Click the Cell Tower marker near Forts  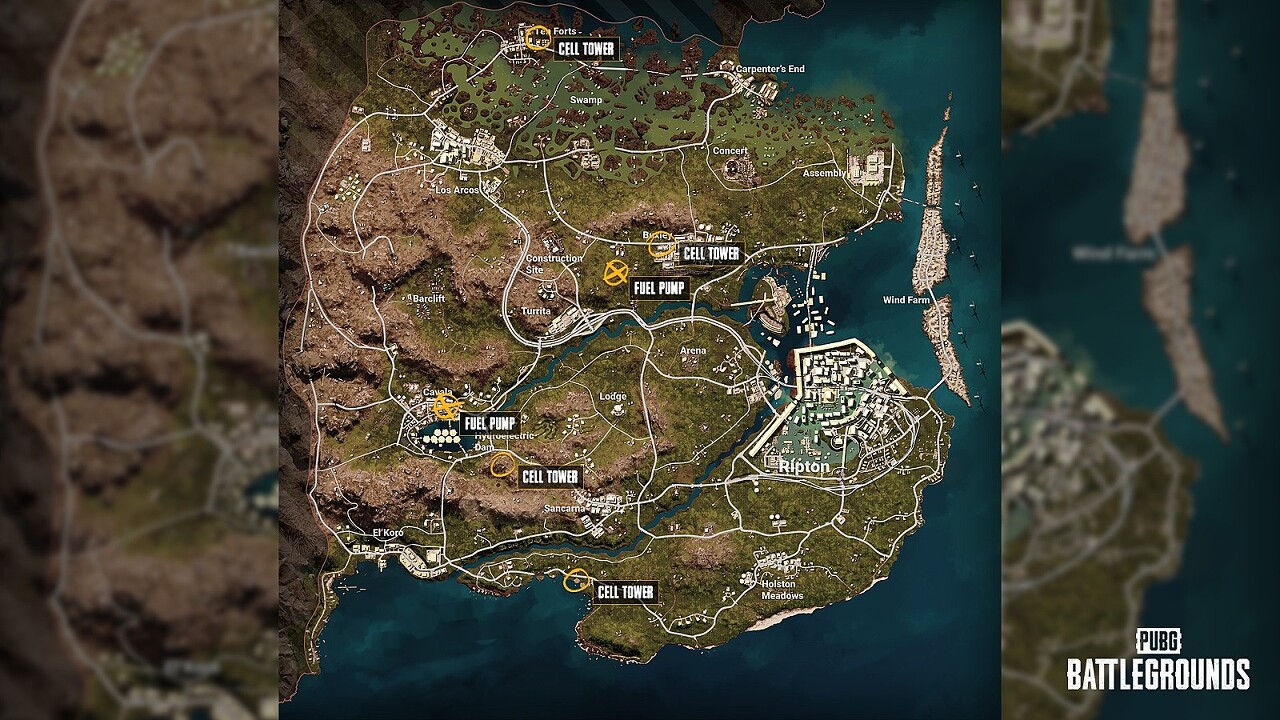click(537, 36)
